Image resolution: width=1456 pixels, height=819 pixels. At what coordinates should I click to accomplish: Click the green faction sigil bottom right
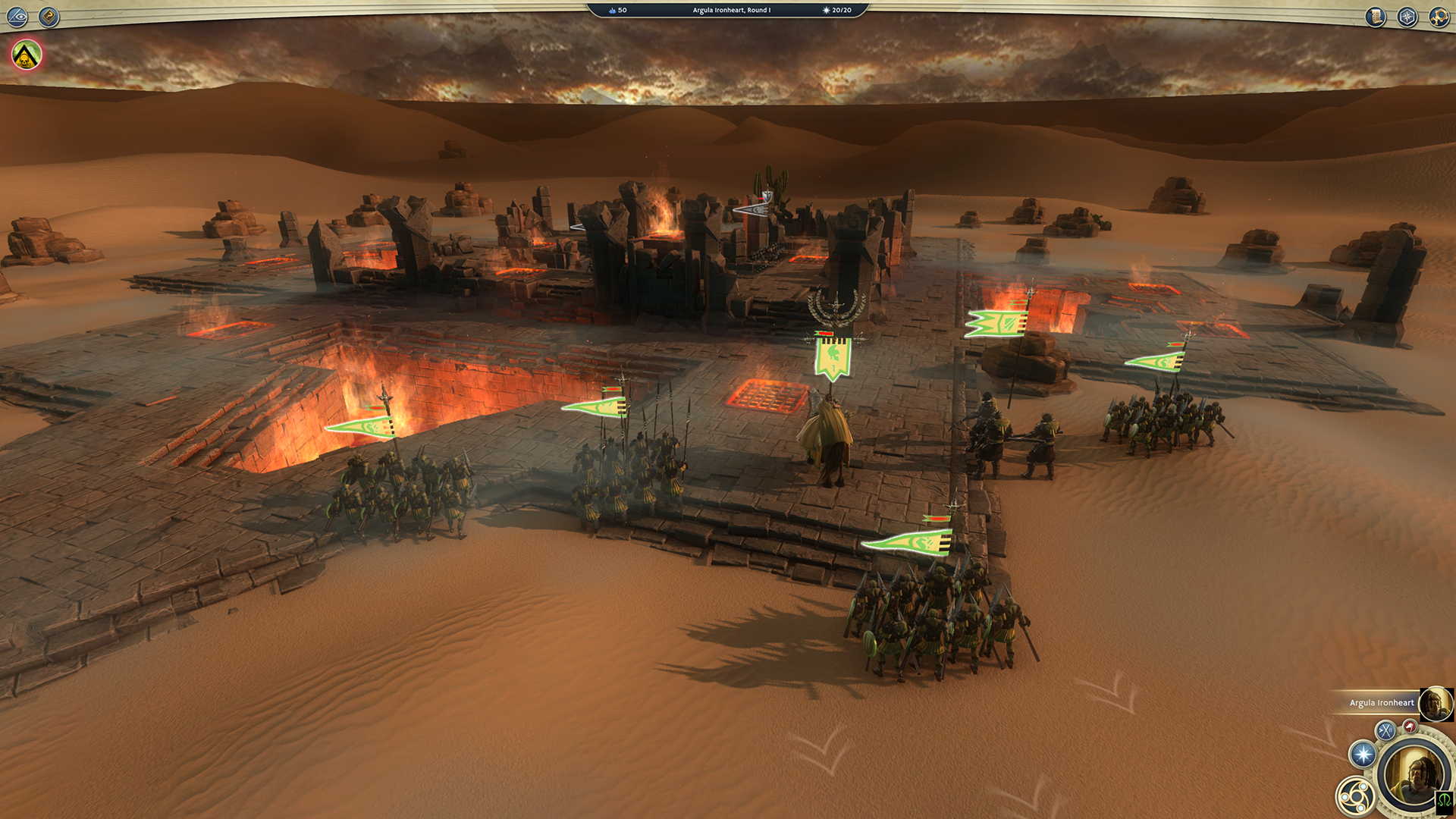click(x=1444, y=804)
